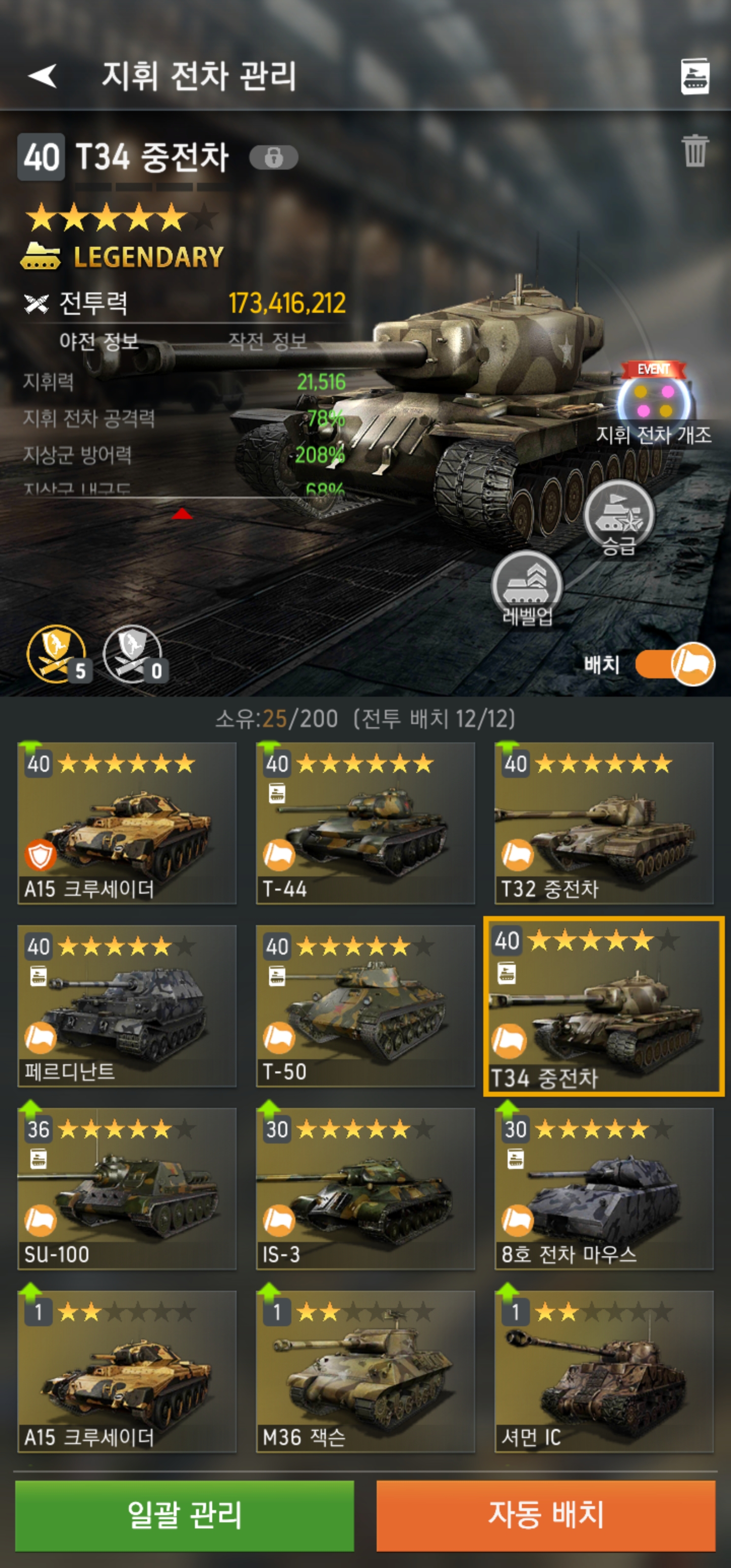Pick the T-50 tank card
This screenshot has width=731, height=1568.
coord(365,1005)
